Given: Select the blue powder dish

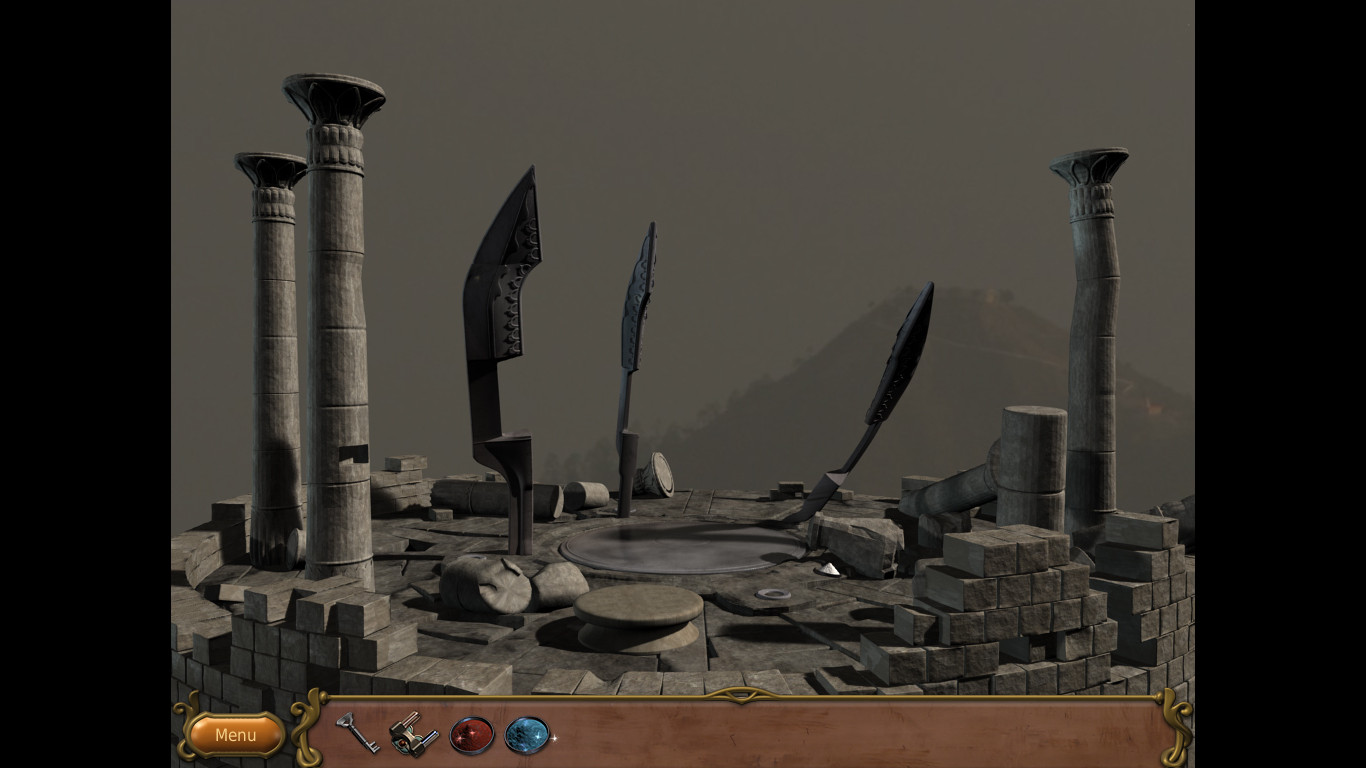Looking at the screenshot, I should point(527,735).
